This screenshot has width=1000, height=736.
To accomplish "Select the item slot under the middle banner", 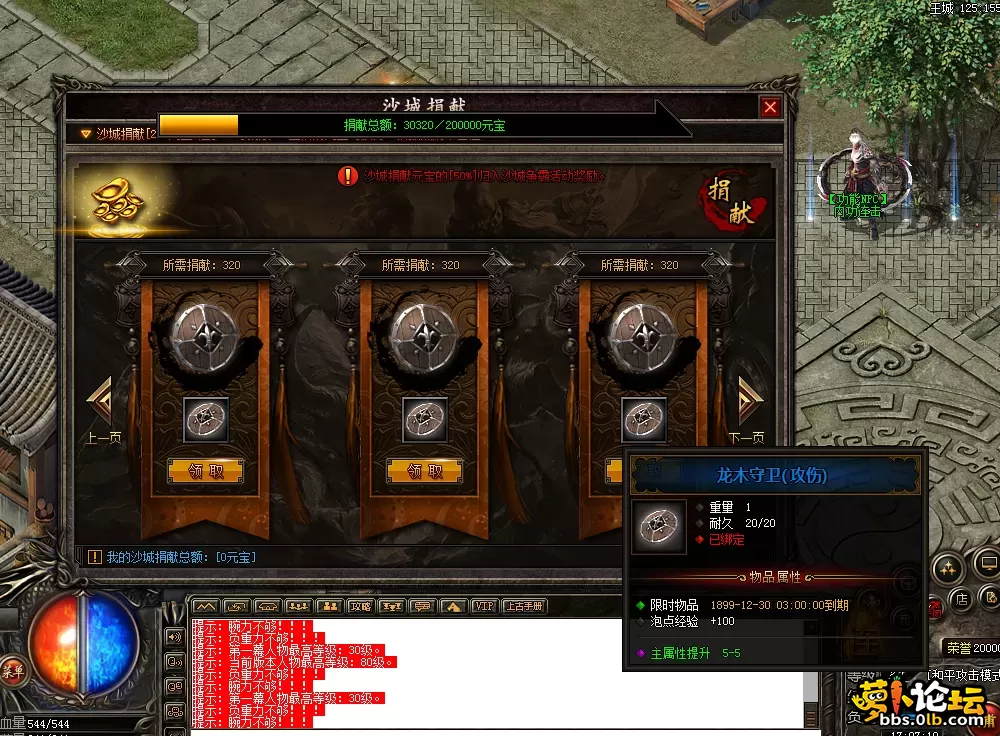I will tap(425, 420).
